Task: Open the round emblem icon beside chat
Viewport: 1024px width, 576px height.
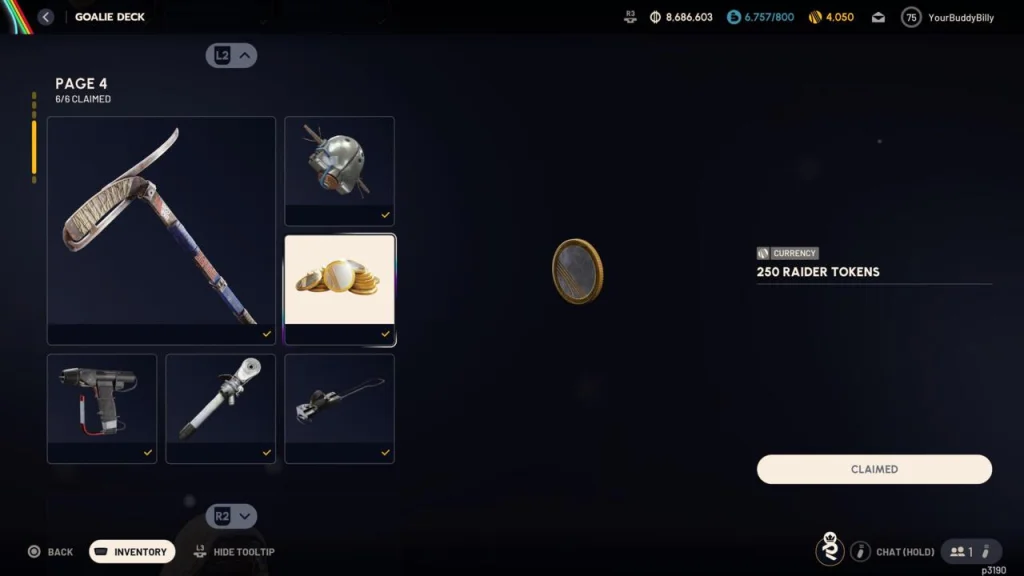Action: pos(829,550)
